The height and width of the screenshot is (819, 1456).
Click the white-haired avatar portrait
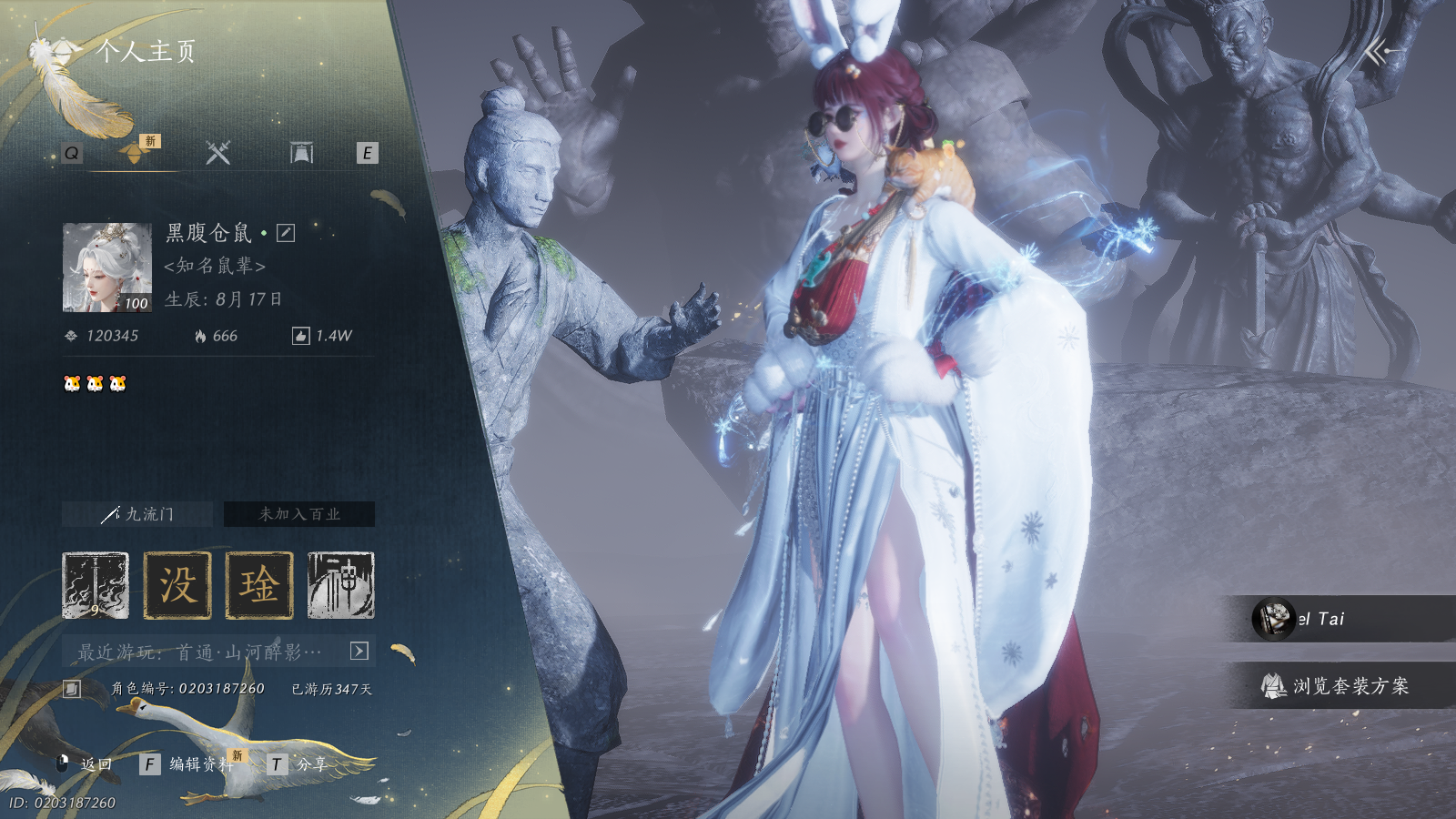(106, 268)
